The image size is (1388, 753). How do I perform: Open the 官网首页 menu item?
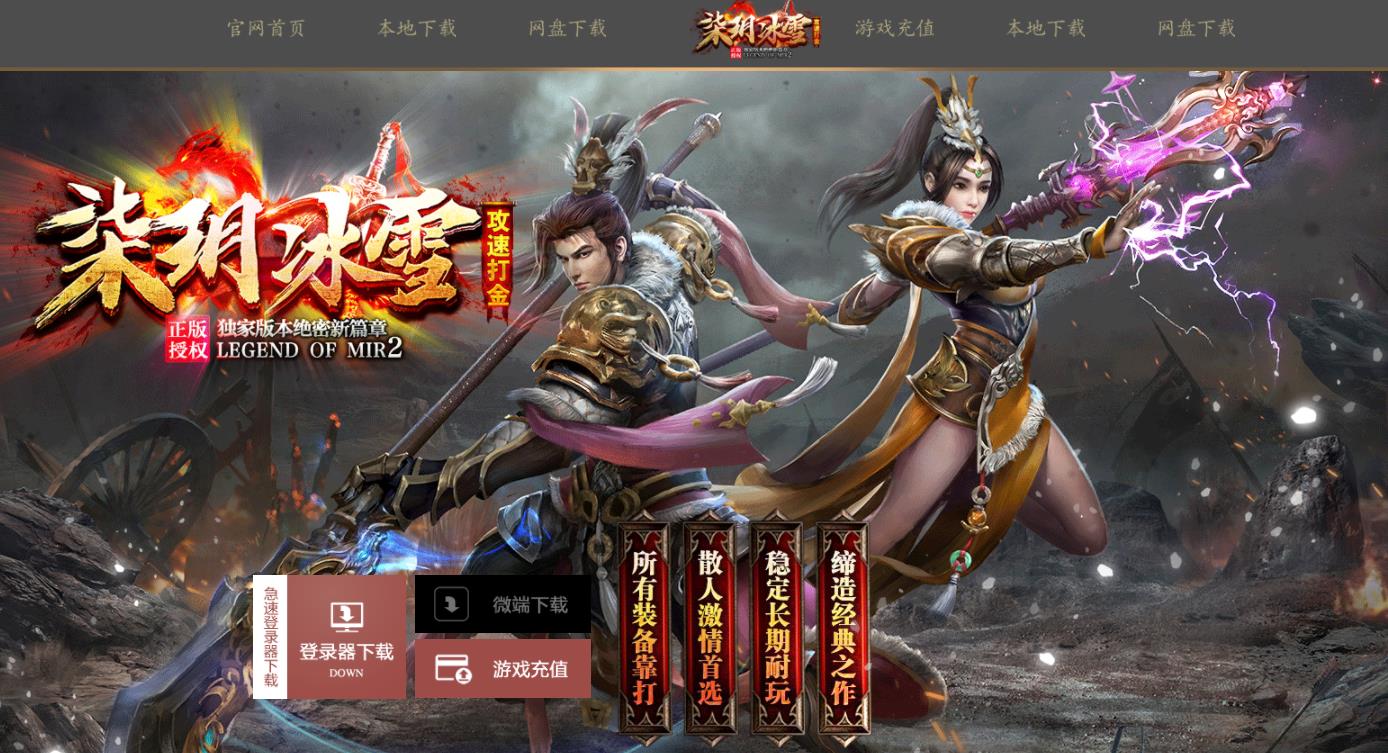(266, 30)
